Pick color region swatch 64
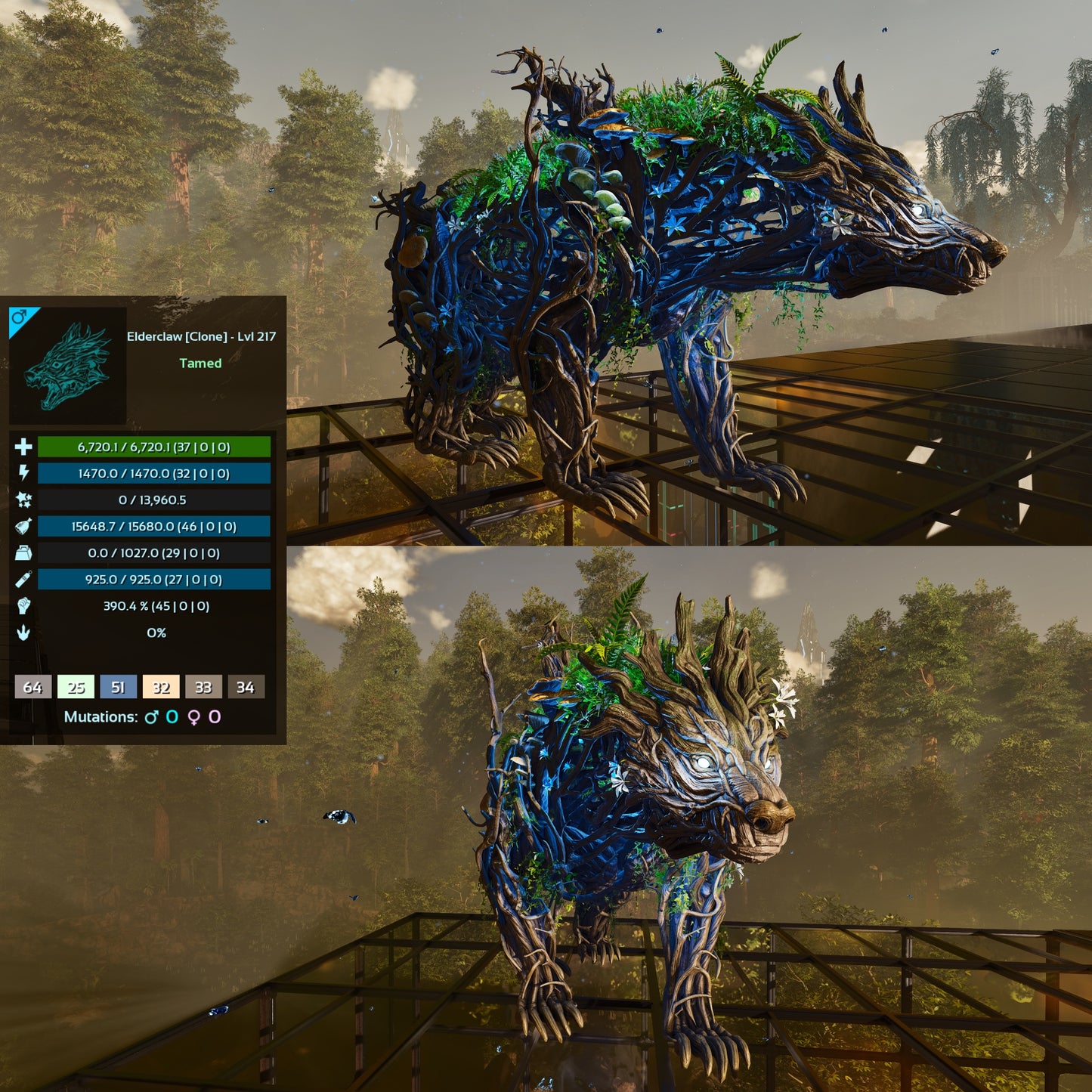 [32, 687]
